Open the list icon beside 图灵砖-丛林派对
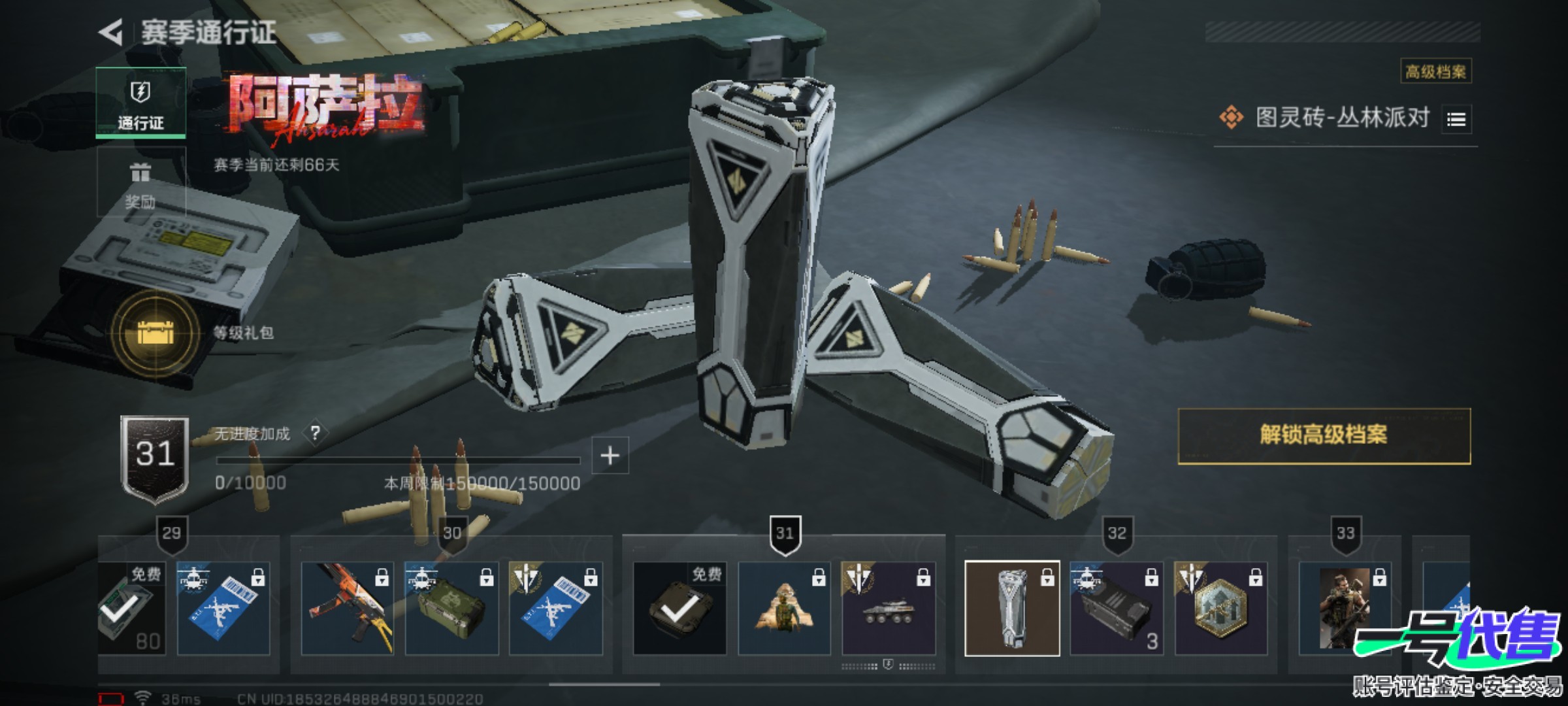Image resolution: width=1568 pixels, height=706 pixels. [1456, 120]
